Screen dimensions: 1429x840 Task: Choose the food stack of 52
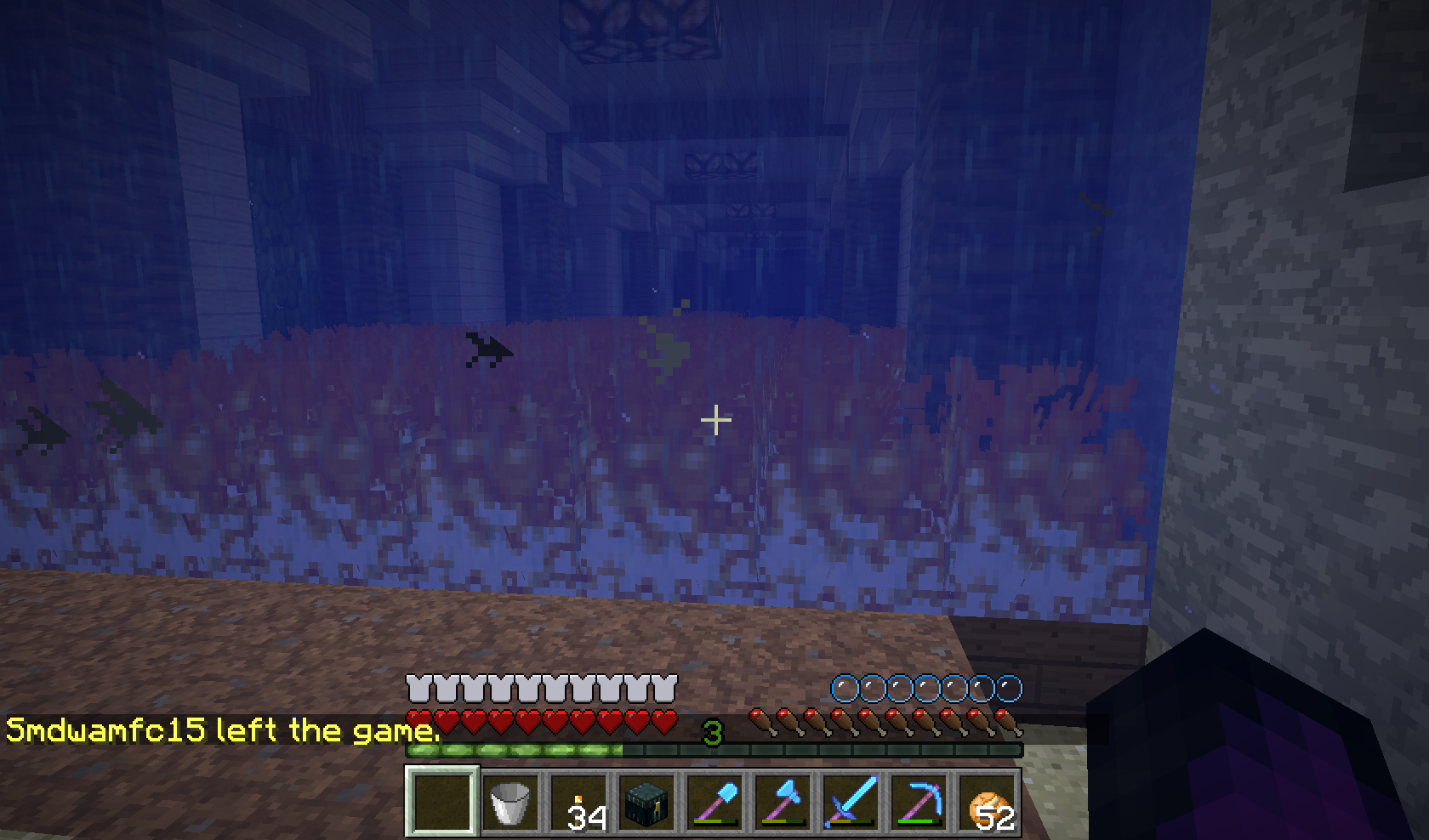coord(987,802)
